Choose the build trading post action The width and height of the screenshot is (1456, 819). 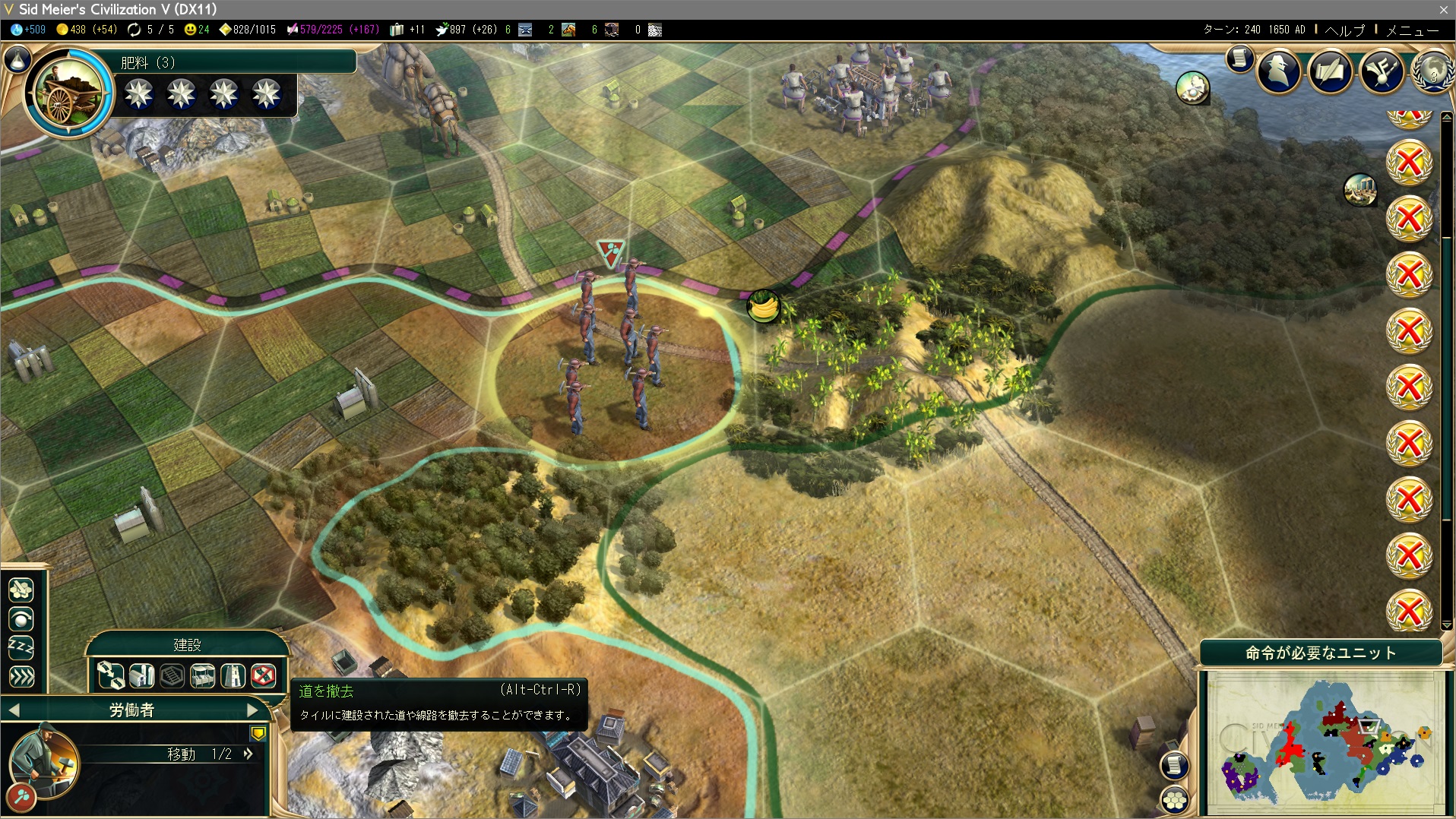point(202,675)
